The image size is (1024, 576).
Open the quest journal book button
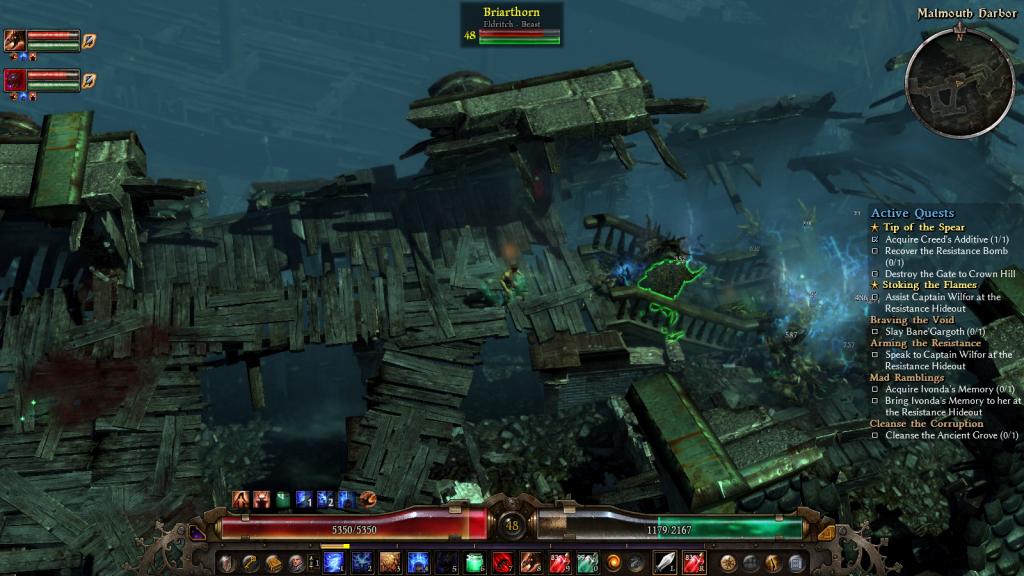click(x=272, y=563)
